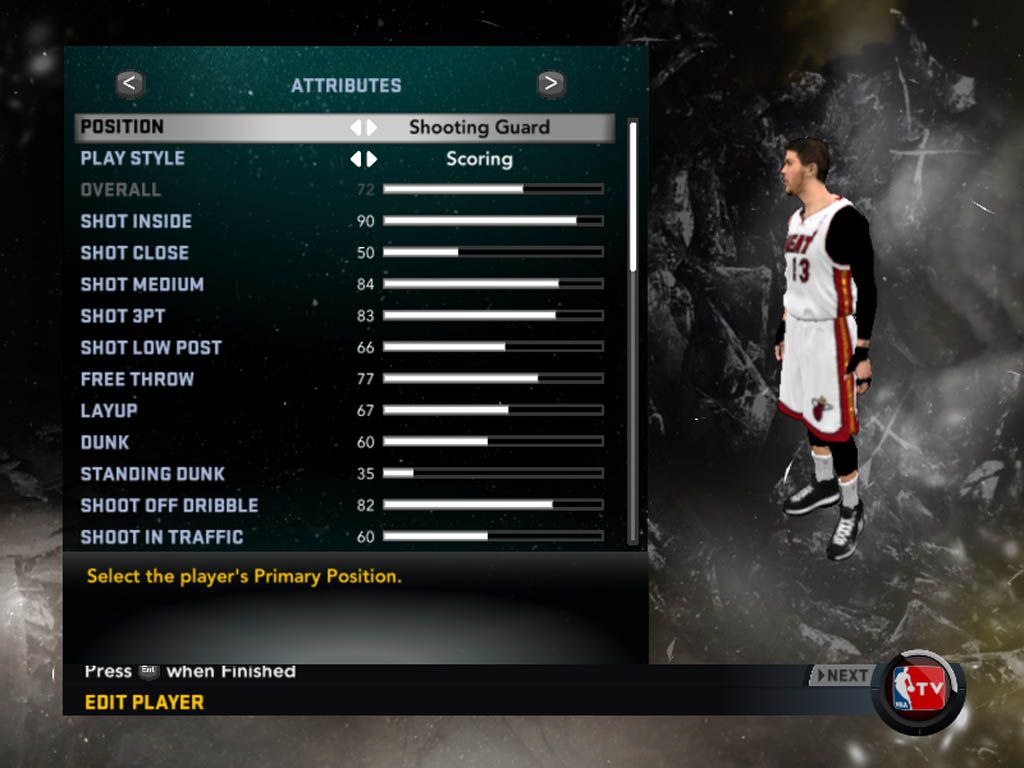Screen dimensions: 1024x768
Task: Adjust the Shot Inside rating bar
Action: (x=492, y=221)
